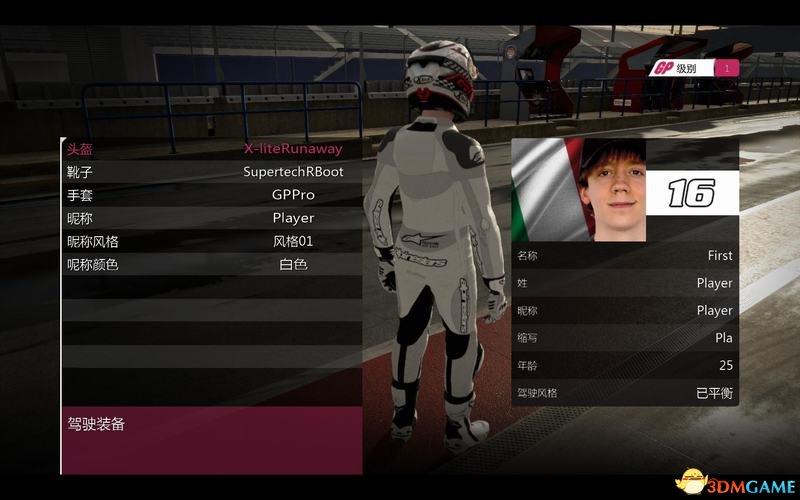
Task: Click the number 16 race badge
Action: pyautogui.click(x=691, y=192)
